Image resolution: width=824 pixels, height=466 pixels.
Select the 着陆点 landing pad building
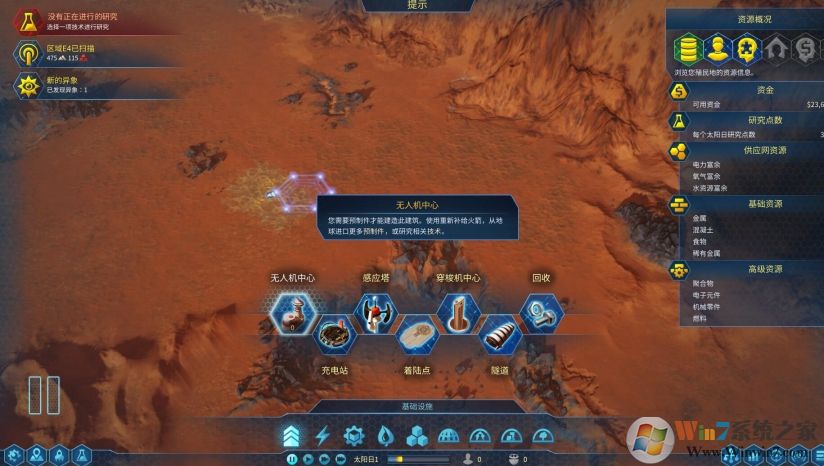coord(417,334)
